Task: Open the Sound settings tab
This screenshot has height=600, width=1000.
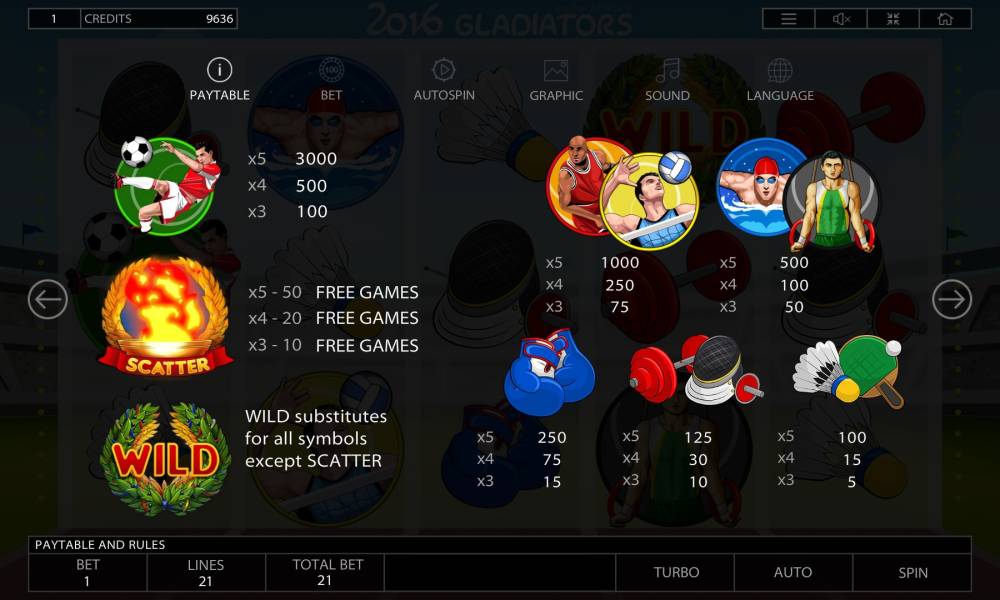Action: pos(667,80)
